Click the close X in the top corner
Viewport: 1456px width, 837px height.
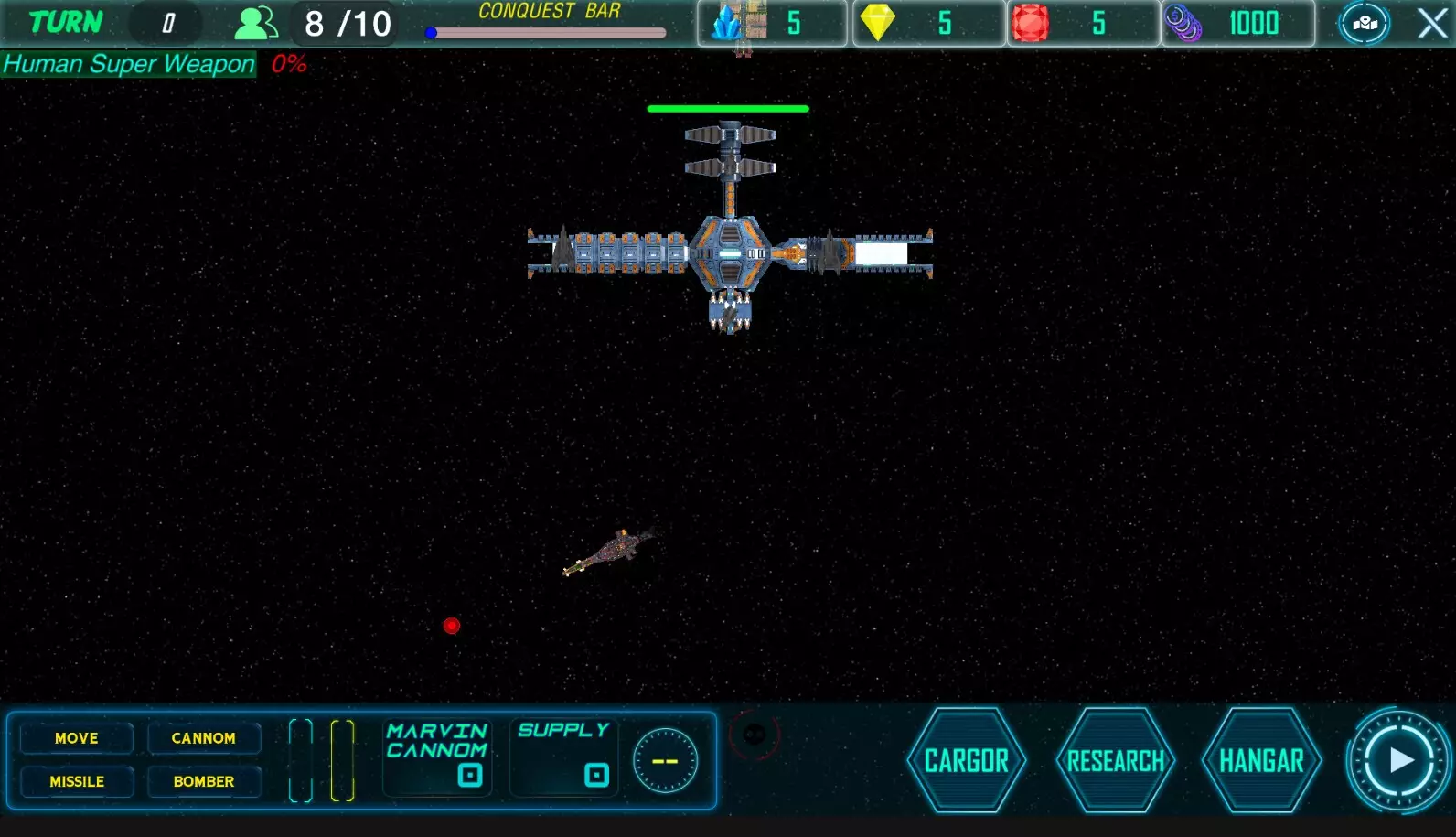coord(1432,23)
